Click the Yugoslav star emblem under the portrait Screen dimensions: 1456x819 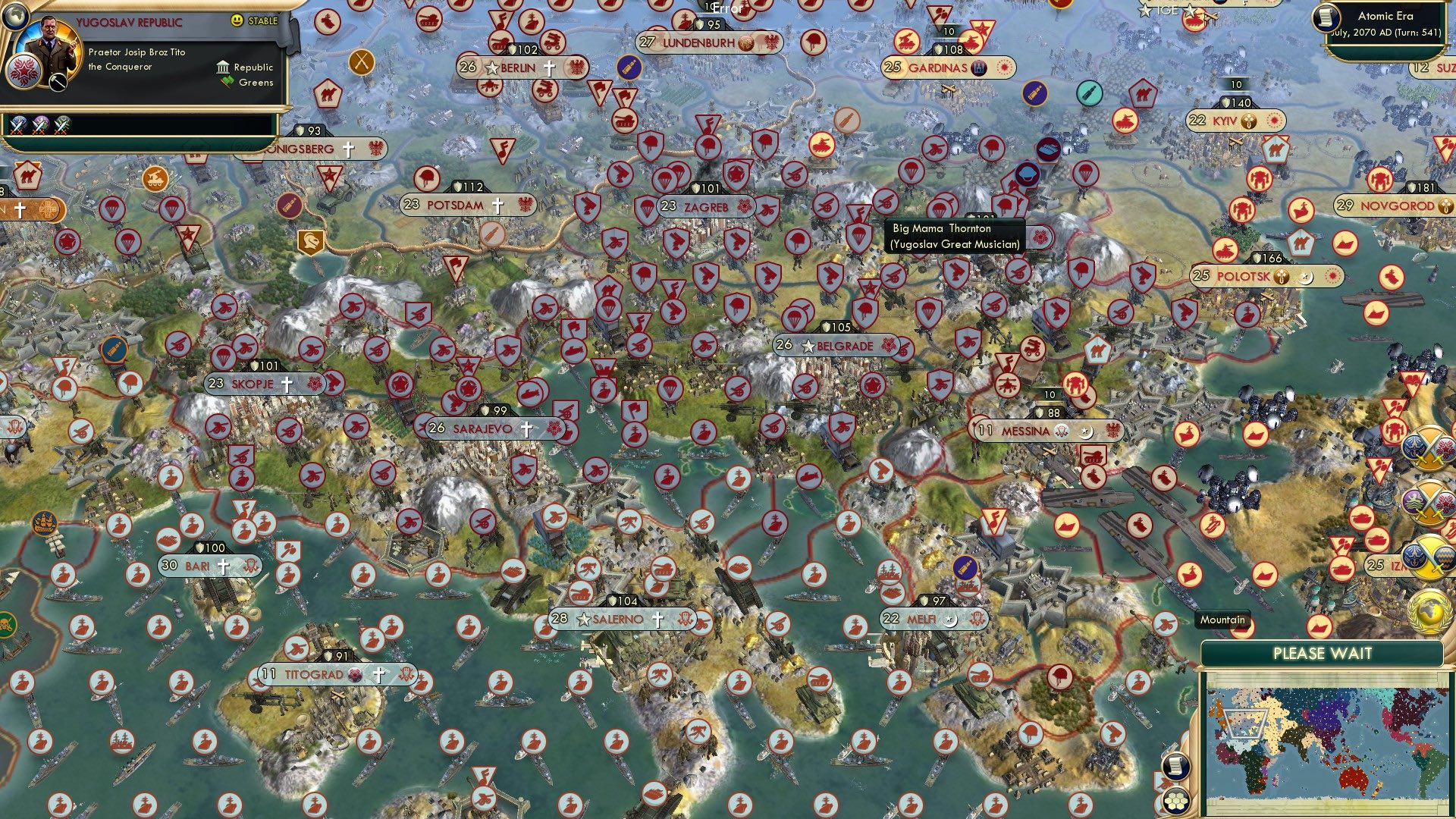point(25,71)
